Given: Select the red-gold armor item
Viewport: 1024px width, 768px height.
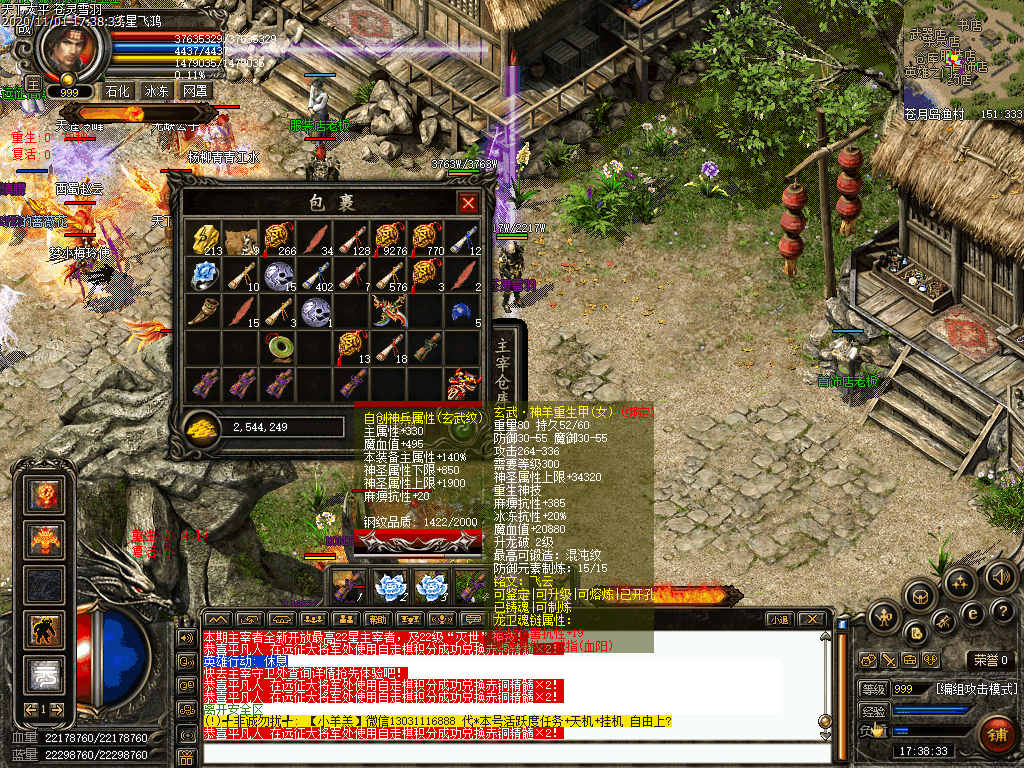Looking at the screenshot, I should (461, 381).
